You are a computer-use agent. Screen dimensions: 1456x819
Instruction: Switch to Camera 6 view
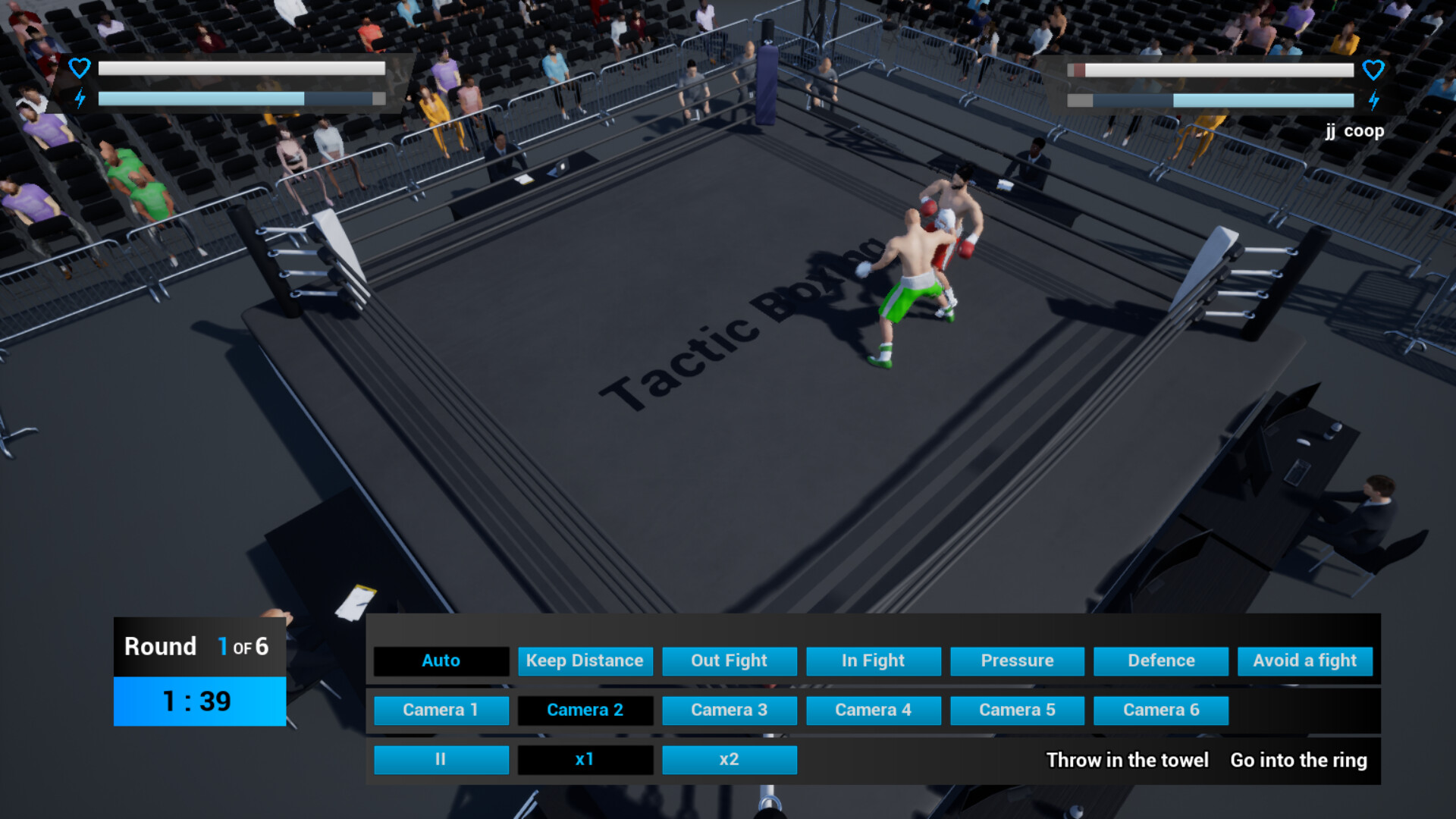click(x=1161, y=710)
